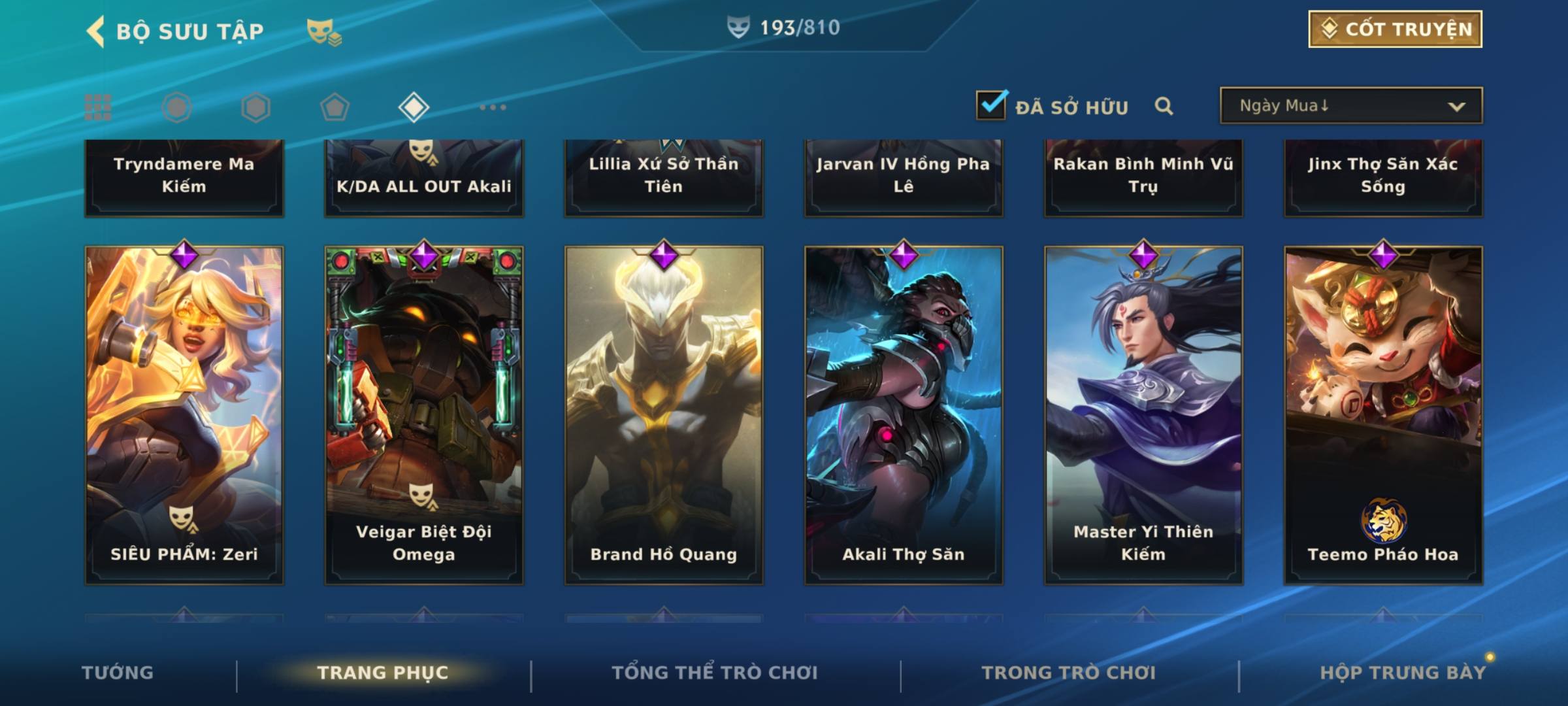Choose the pentagon rarity filter
1568x706 pixels.
pos(335,107)
